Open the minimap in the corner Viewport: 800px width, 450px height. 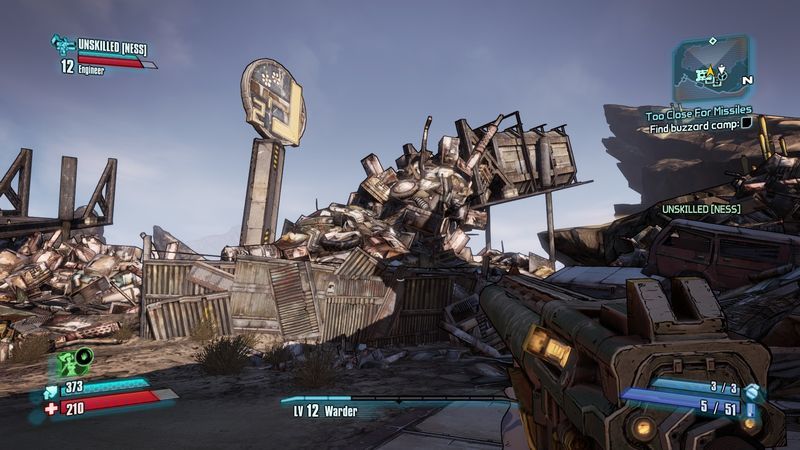click(711, 68)
